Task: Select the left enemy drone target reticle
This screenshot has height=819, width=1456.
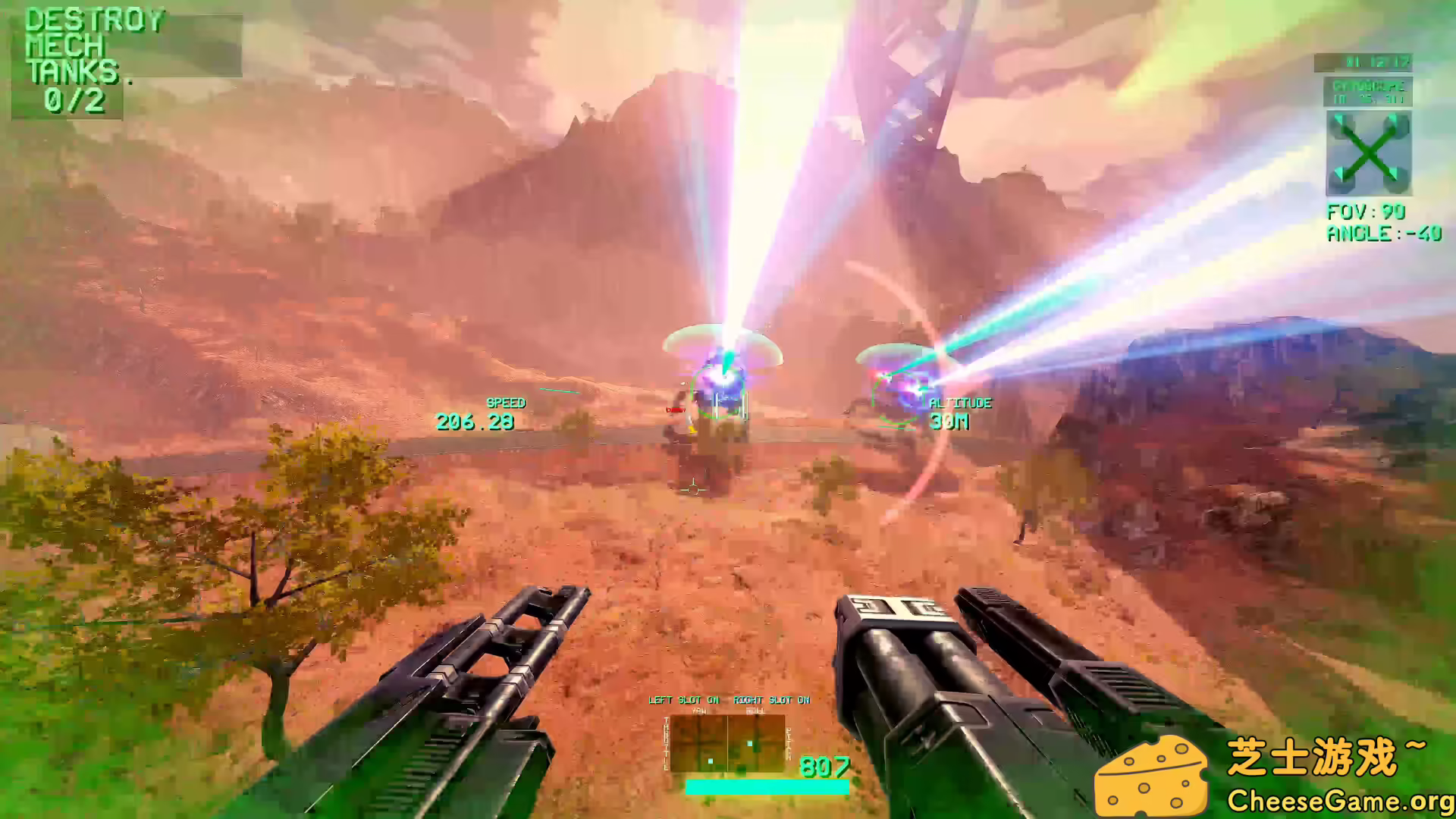Action: click(719, 391)
